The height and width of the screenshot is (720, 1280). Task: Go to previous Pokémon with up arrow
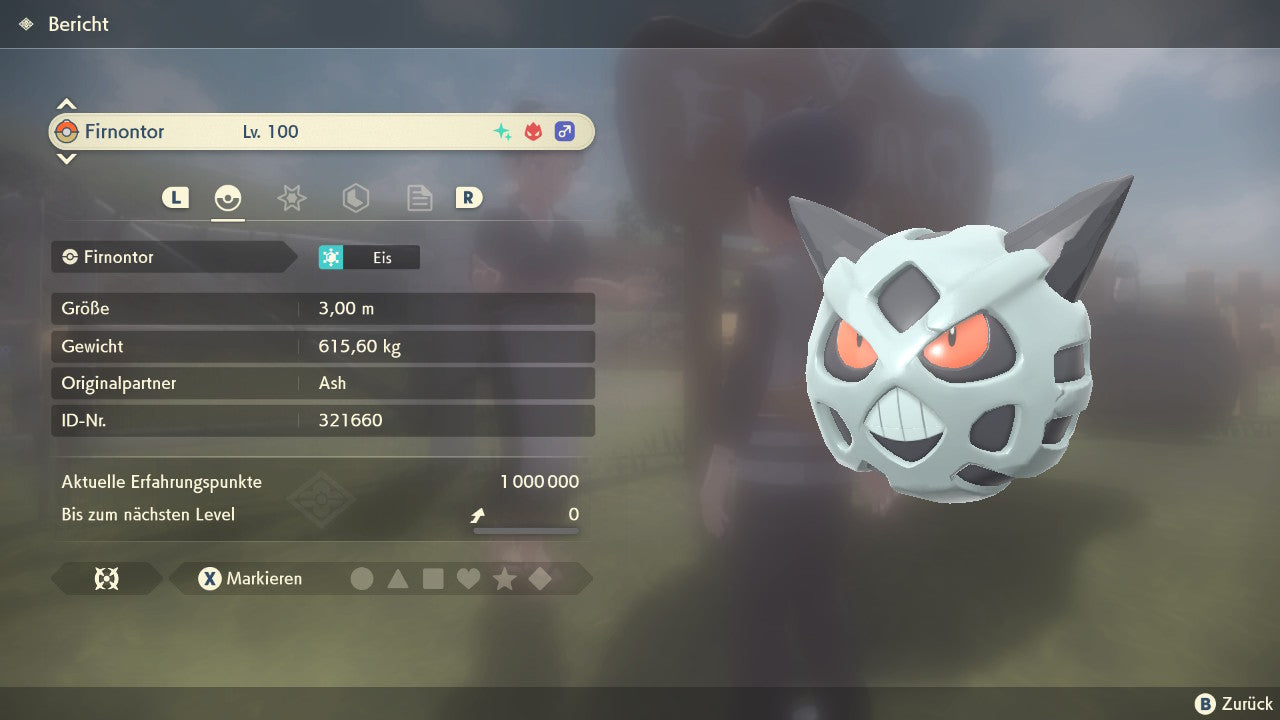coord(66,104)
